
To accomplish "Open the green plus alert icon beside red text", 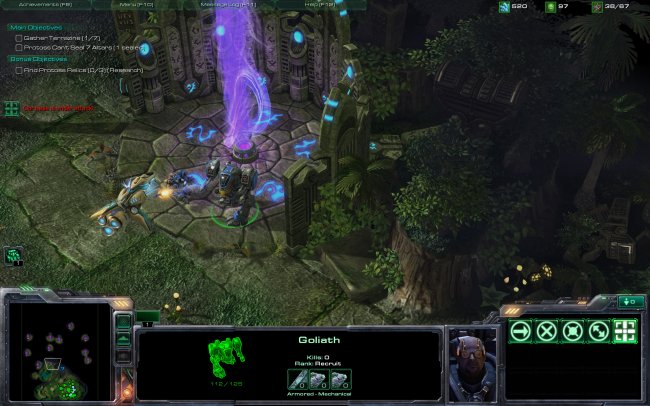I will (11, 107).
